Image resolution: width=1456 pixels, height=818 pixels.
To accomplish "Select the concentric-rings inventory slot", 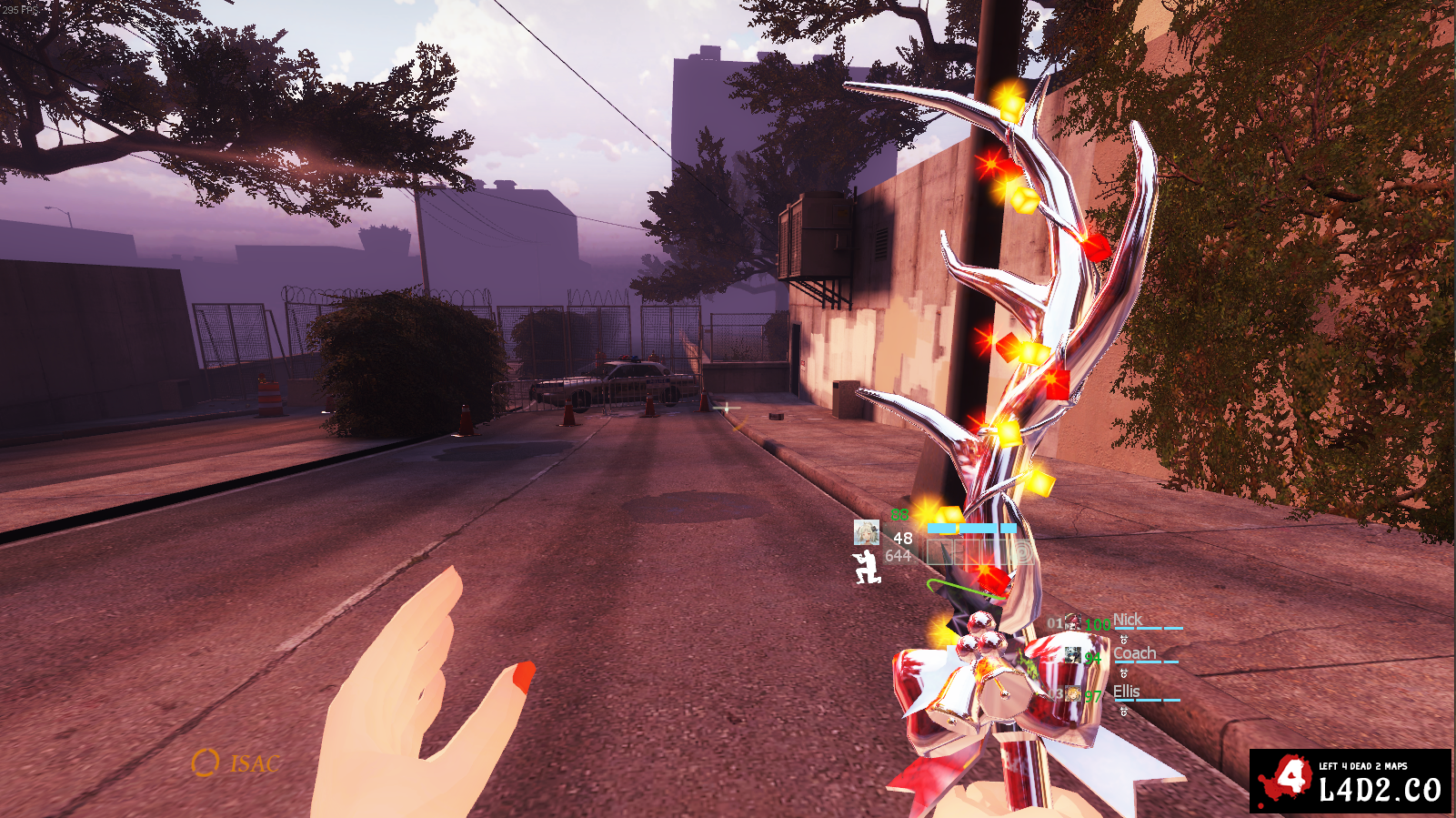I will 1020,552.
